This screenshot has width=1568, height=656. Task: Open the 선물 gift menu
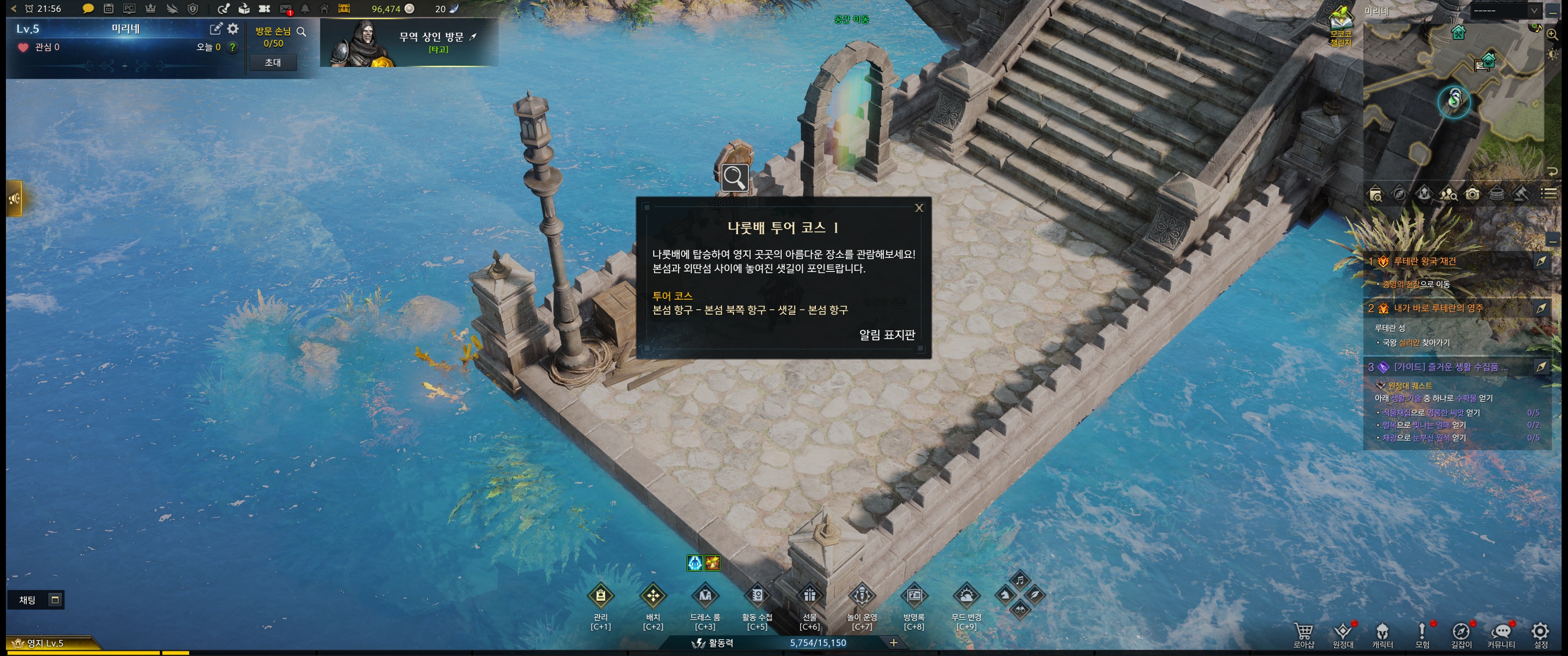[810, 596]
